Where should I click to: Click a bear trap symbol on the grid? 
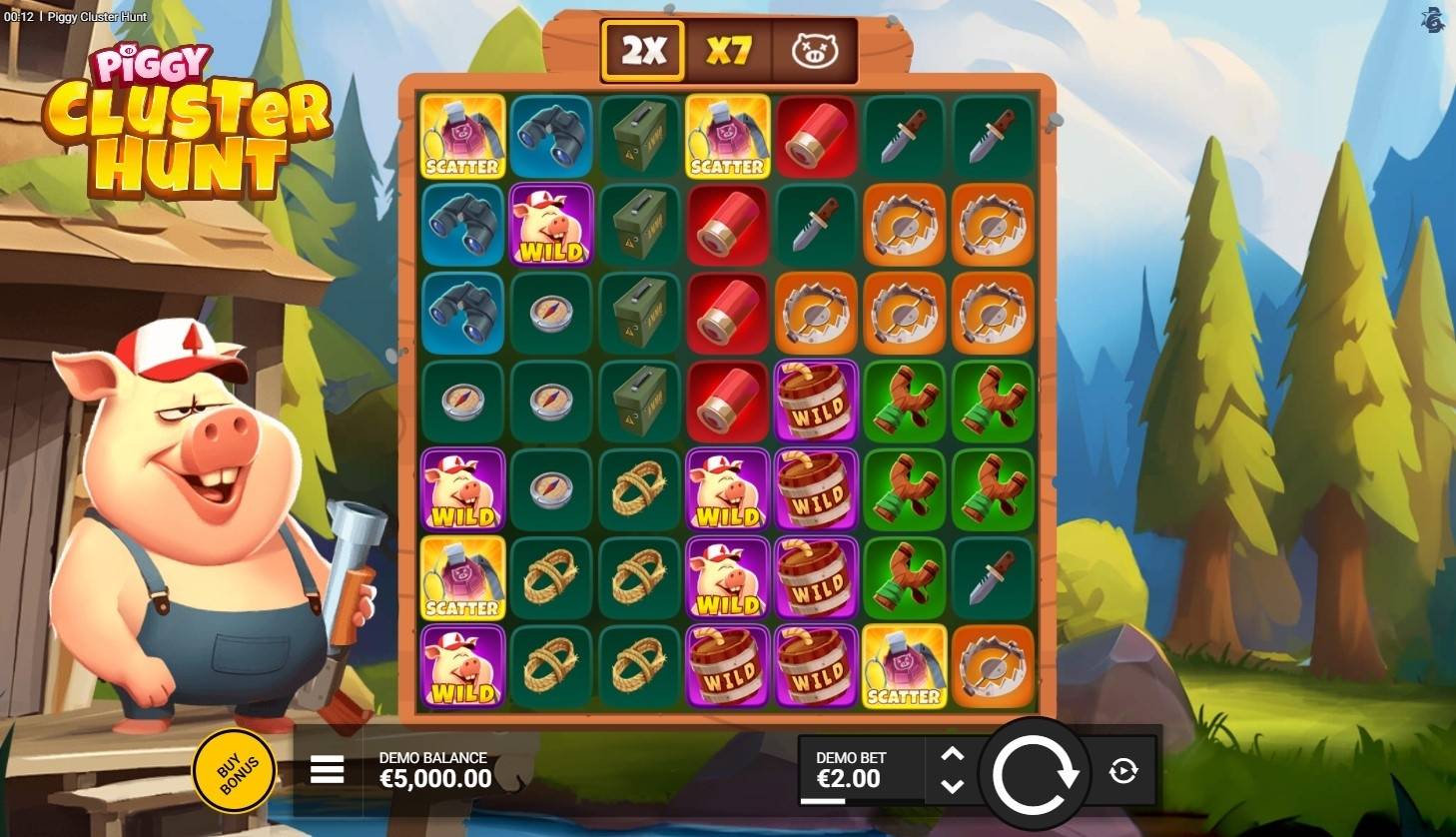pyautogui.click(x=905, y=313)
